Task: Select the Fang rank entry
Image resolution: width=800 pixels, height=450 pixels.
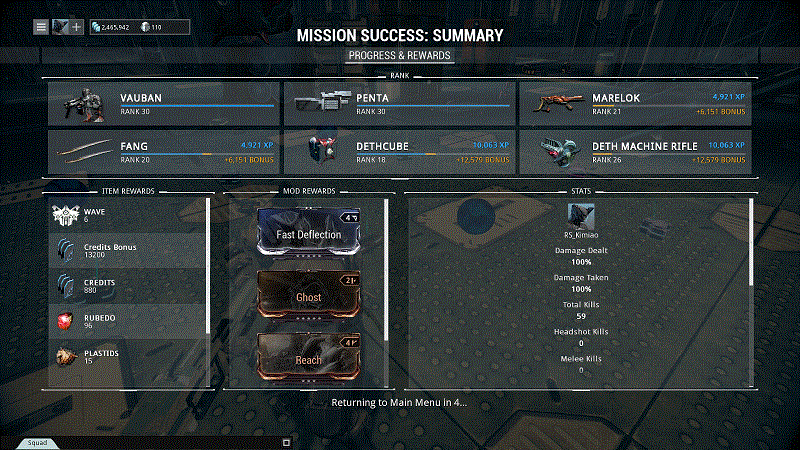Action: click(164, 151)
